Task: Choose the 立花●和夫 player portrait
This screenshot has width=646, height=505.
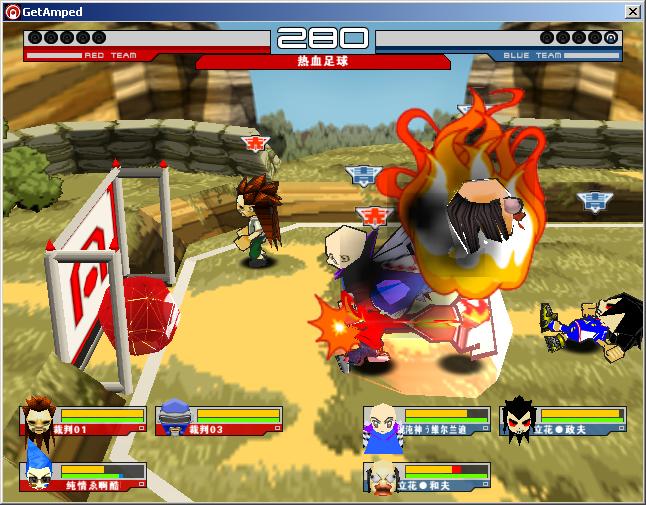Action: pos(382,477)
